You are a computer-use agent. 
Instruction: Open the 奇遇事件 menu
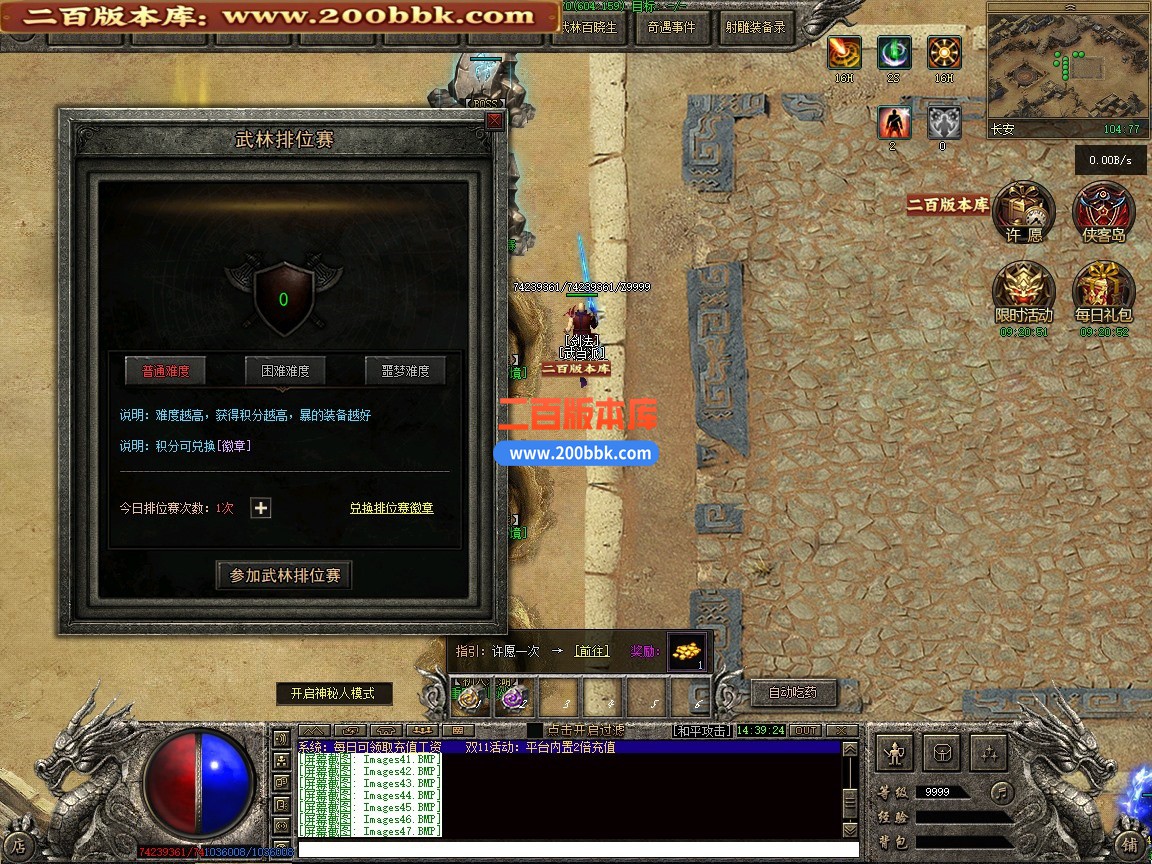(x=671, y=28)
